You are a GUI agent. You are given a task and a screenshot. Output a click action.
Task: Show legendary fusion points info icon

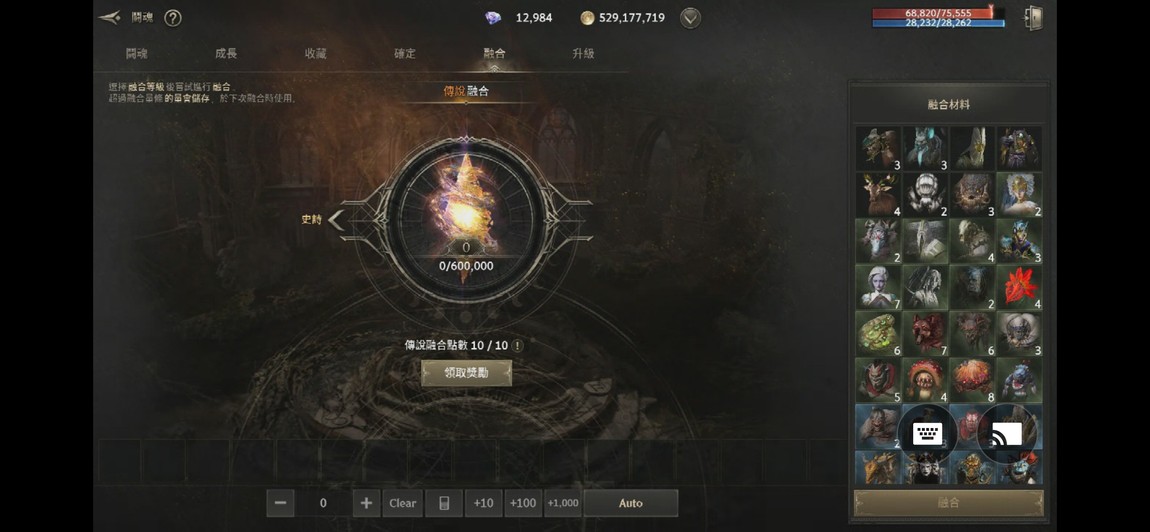[x=517, y=345]
